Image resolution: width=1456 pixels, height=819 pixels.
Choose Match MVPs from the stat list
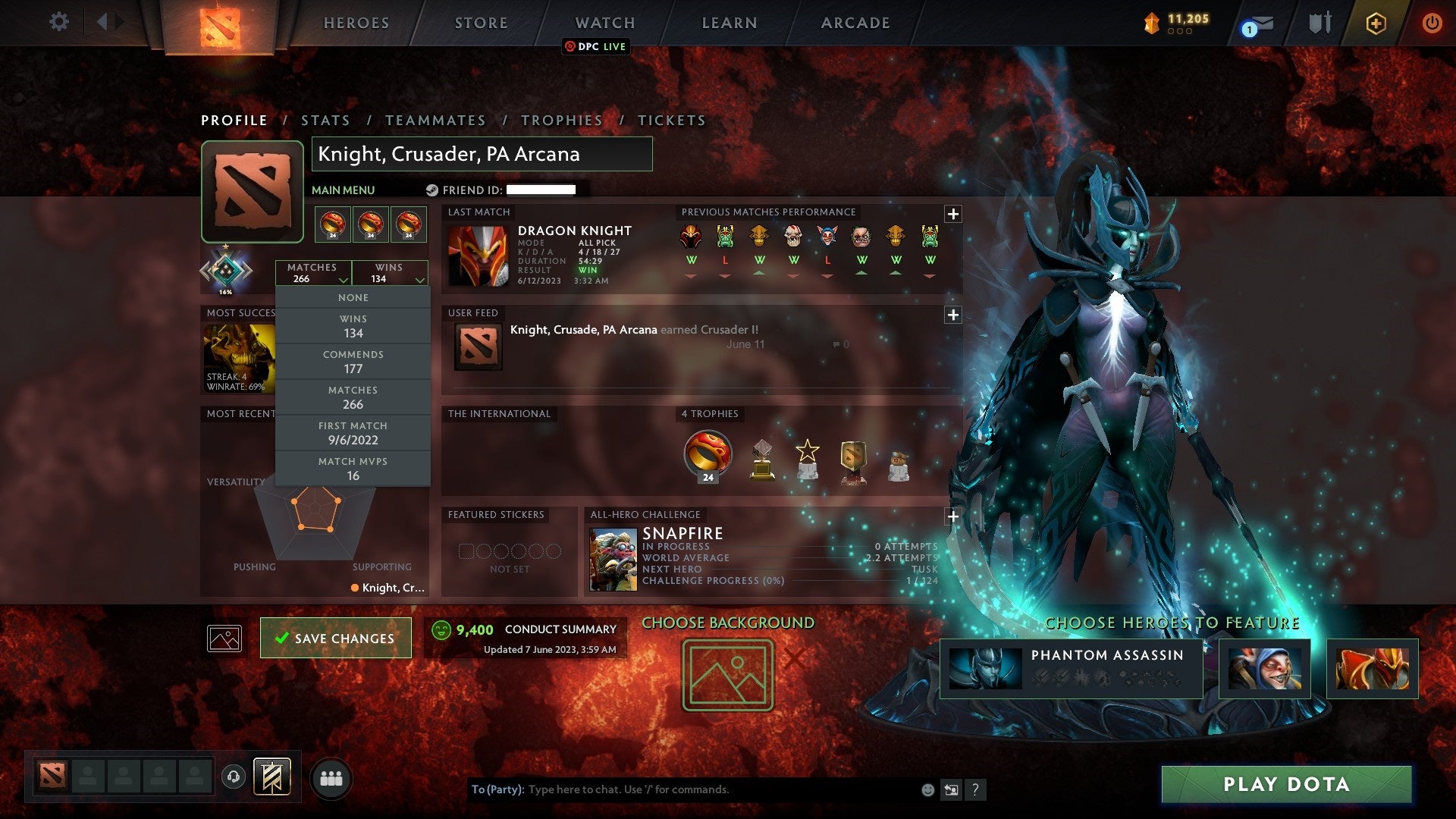coord(353,468)
